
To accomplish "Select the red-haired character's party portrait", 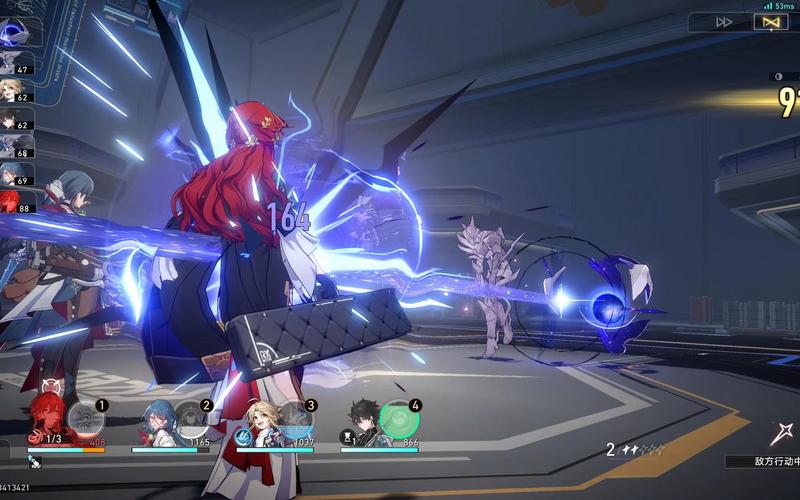I will (47, 417).
